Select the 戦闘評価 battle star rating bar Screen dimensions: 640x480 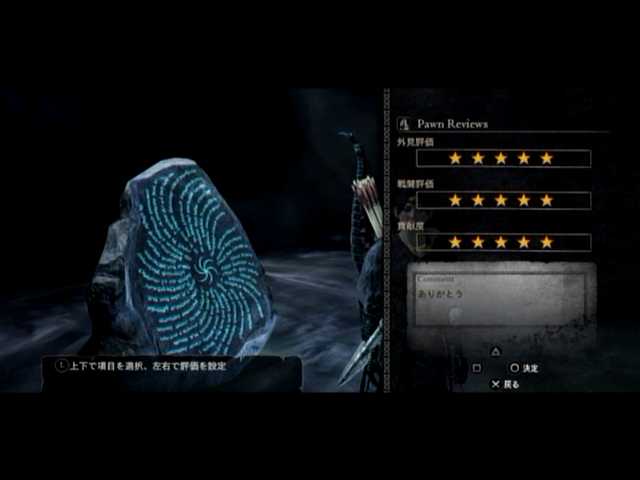pyautogui.click(x=503, y=200)
